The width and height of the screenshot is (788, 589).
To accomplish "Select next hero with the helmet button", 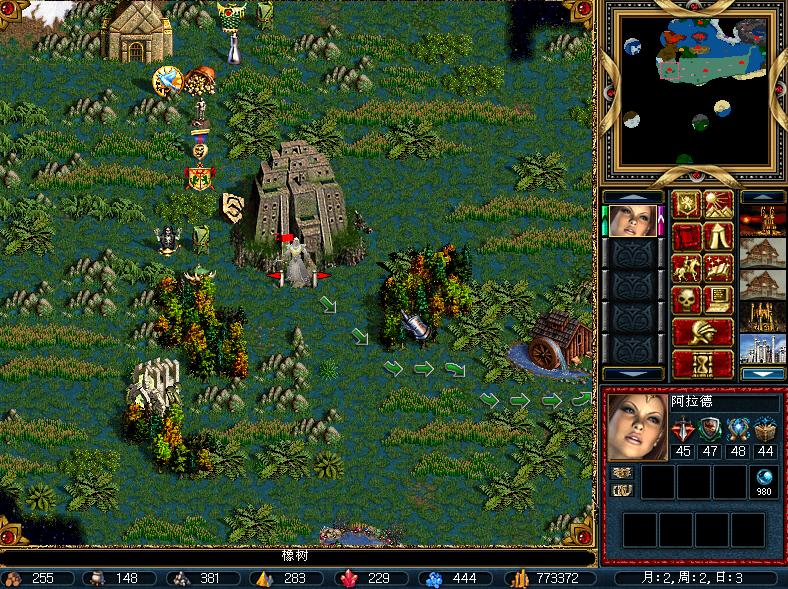I will [701, 331].
